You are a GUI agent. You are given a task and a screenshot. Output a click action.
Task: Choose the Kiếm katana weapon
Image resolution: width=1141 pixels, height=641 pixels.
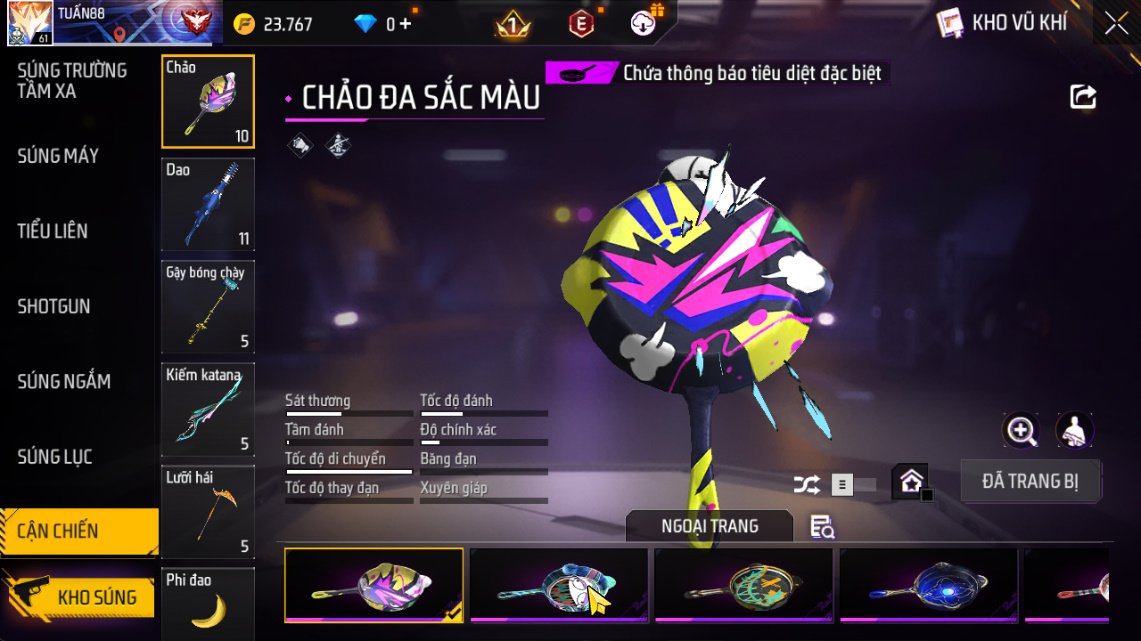click(208, 410)
